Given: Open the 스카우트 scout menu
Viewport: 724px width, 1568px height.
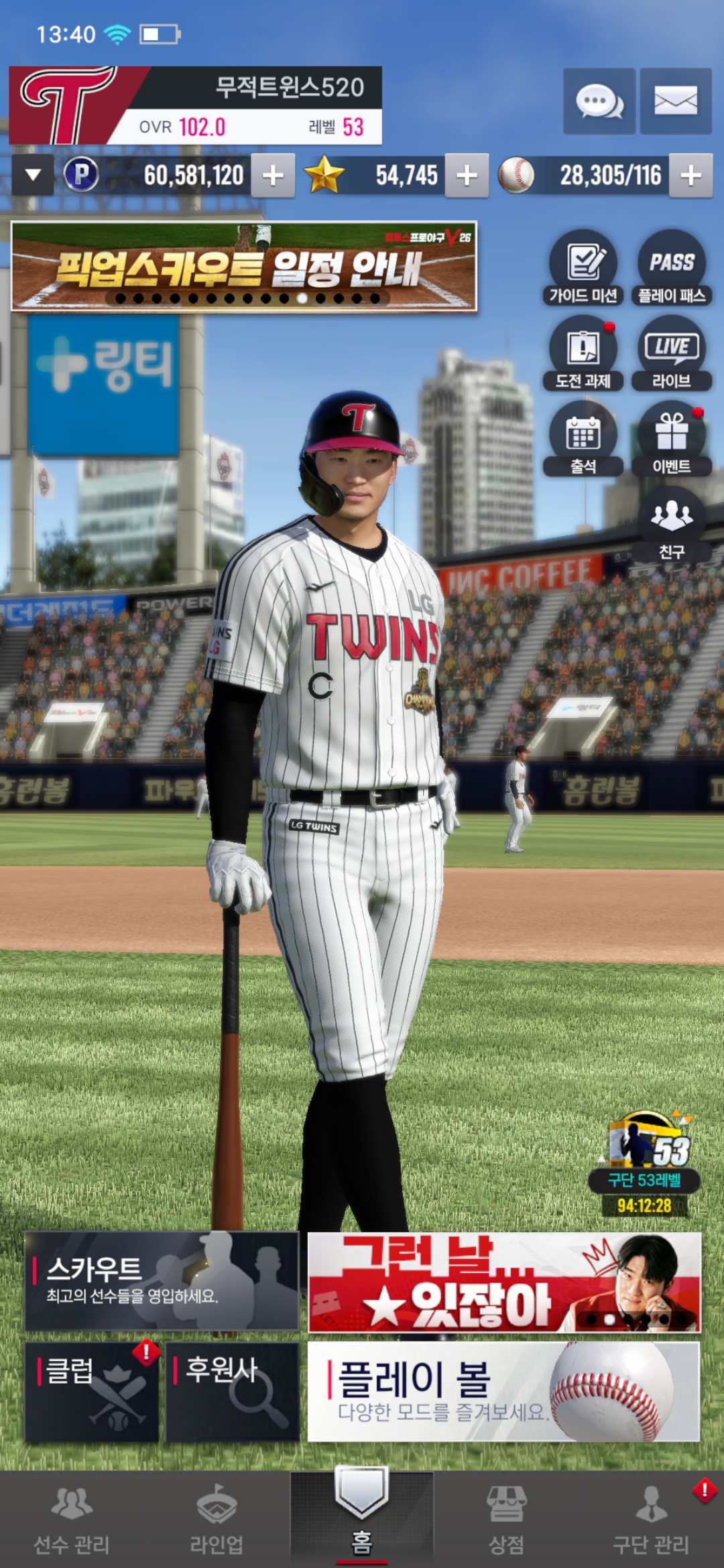Looking at the screenshot, I should 162,1281.
